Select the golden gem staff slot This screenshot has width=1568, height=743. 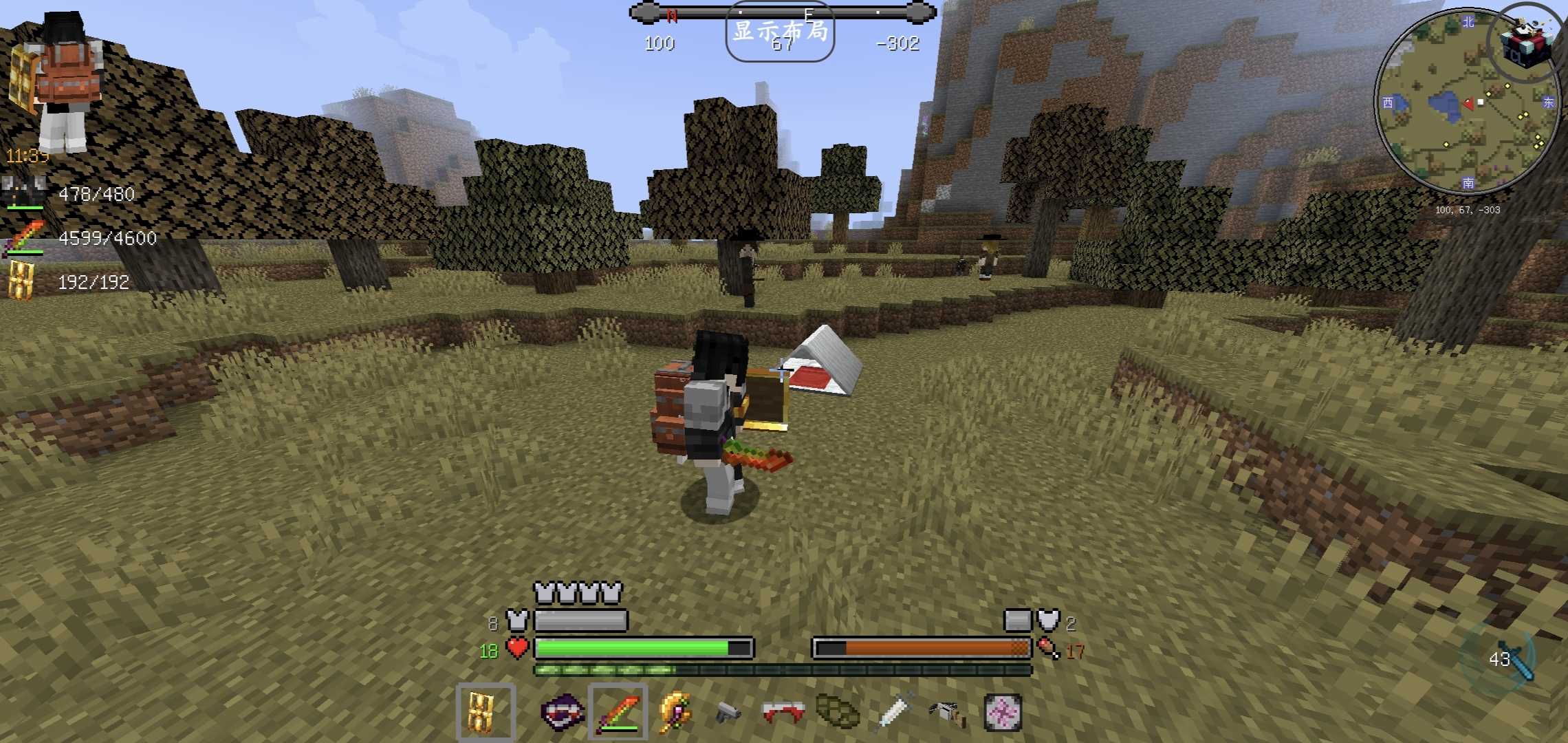[x=675, y=712]
